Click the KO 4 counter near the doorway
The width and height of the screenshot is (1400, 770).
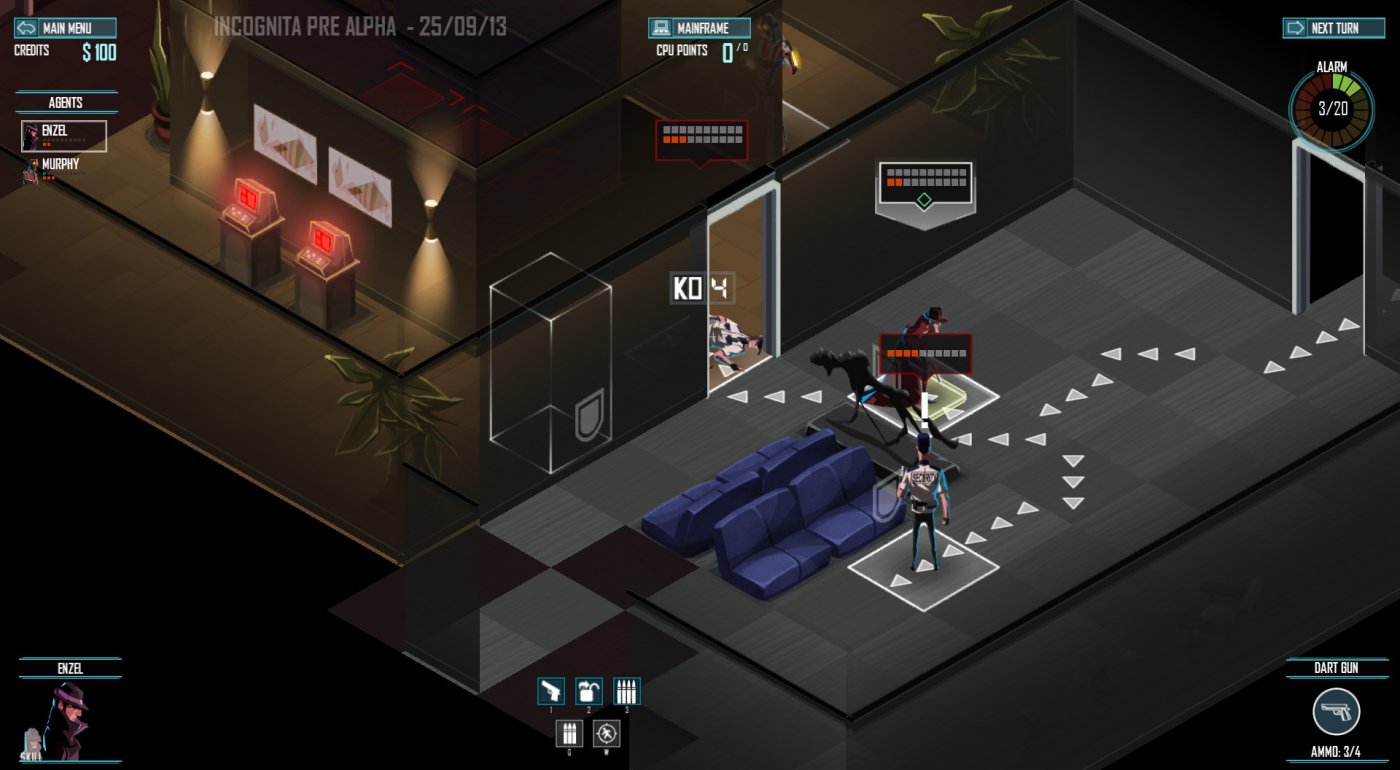pyautogui.click(x=700, y=285)
